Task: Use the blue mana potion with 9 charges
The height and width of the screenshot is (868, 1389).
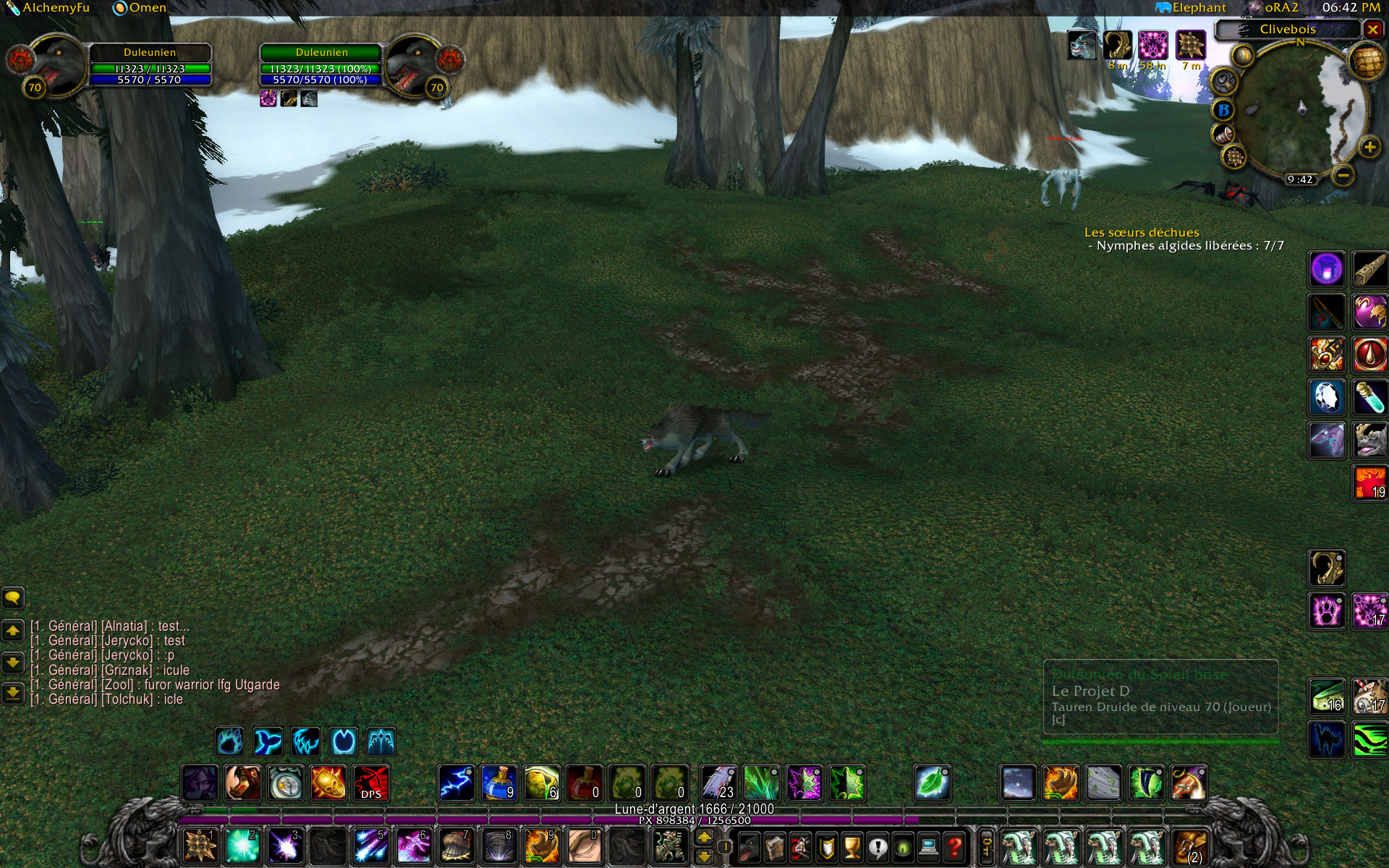Action: pos(499,783)
